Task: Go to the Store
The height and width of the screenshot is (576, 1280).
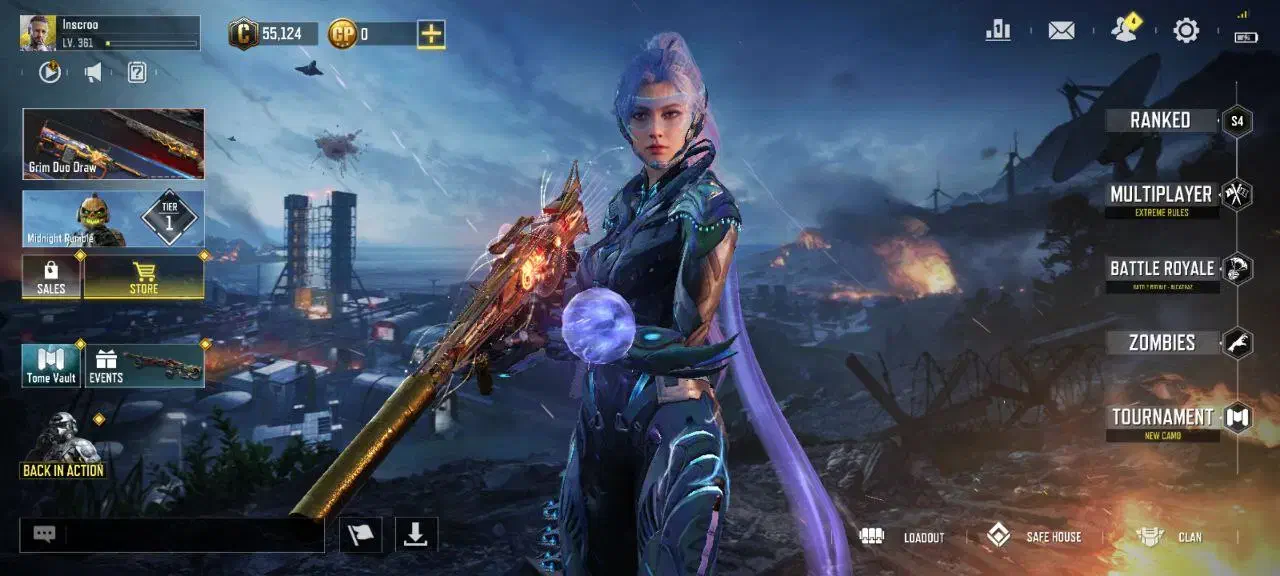Action: (144, 277)
